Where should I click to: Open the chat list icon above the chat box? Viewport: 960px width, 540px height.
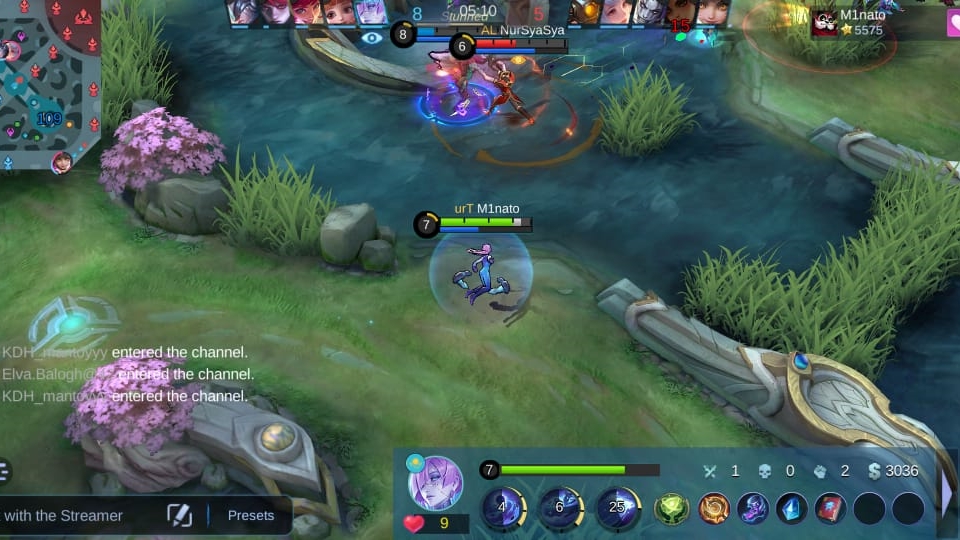click(5, 471)
